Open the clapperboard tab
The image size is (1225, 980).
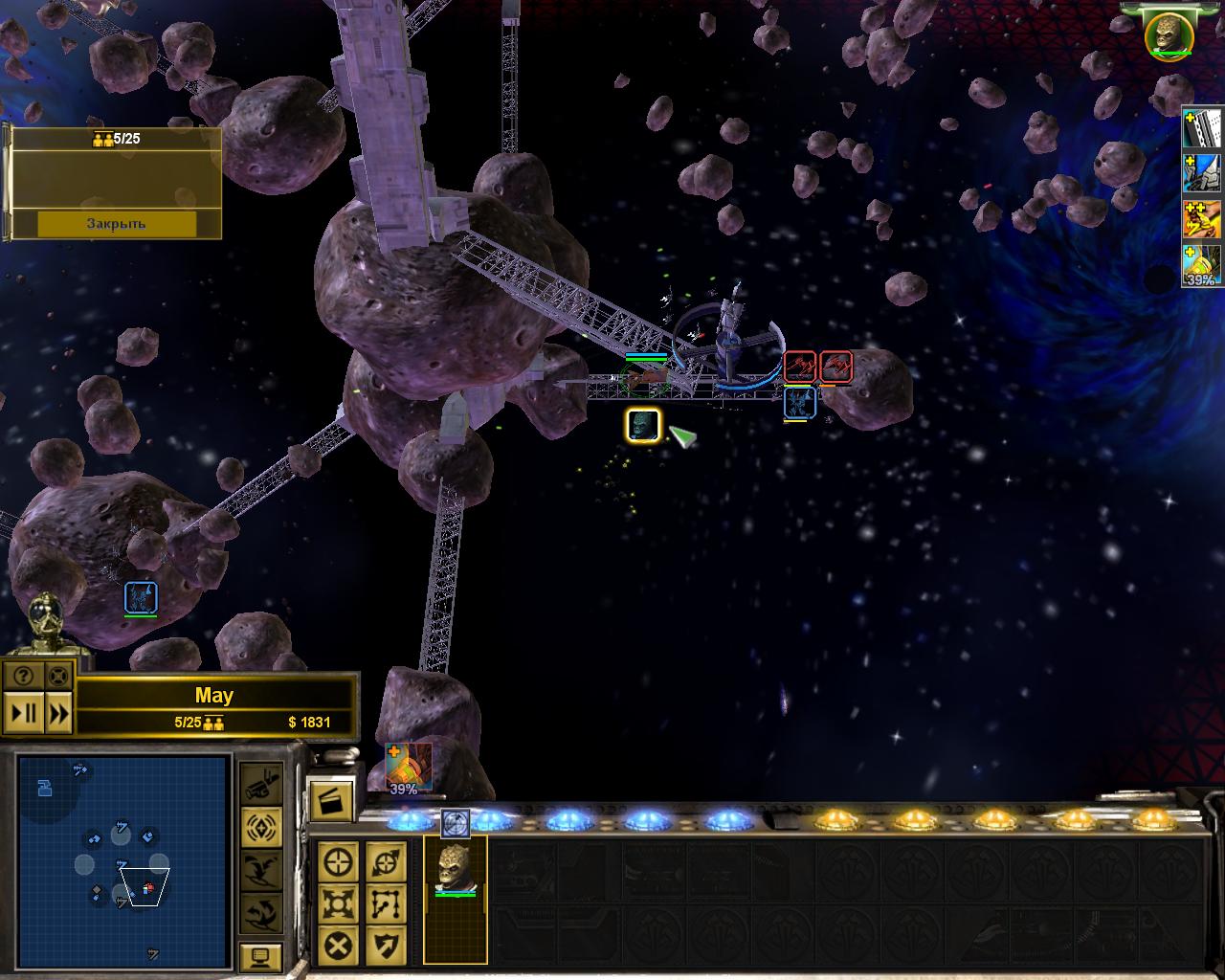click(331, 800)
